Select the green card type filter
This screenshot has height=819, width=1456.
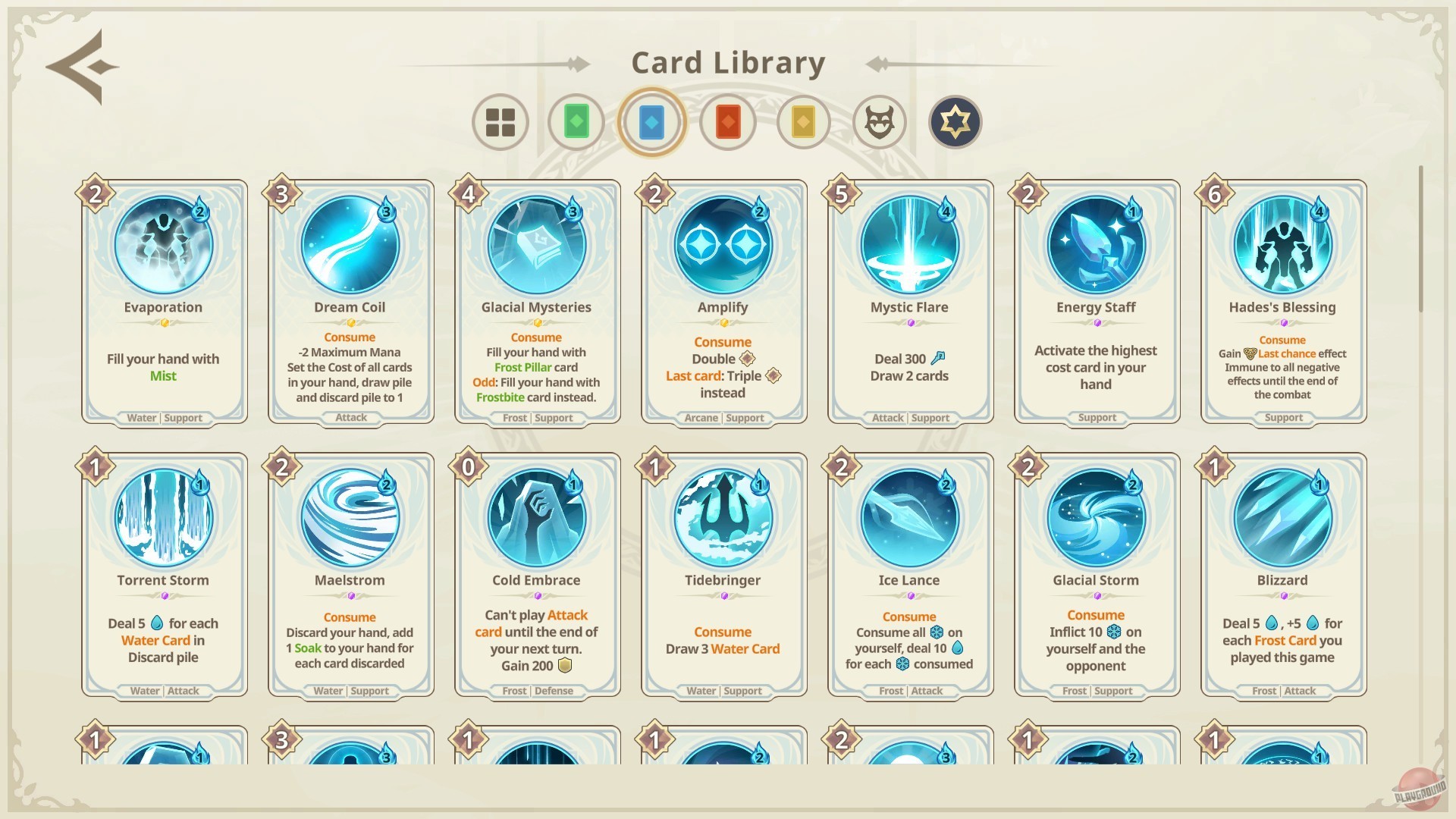(x=576, y=122)
